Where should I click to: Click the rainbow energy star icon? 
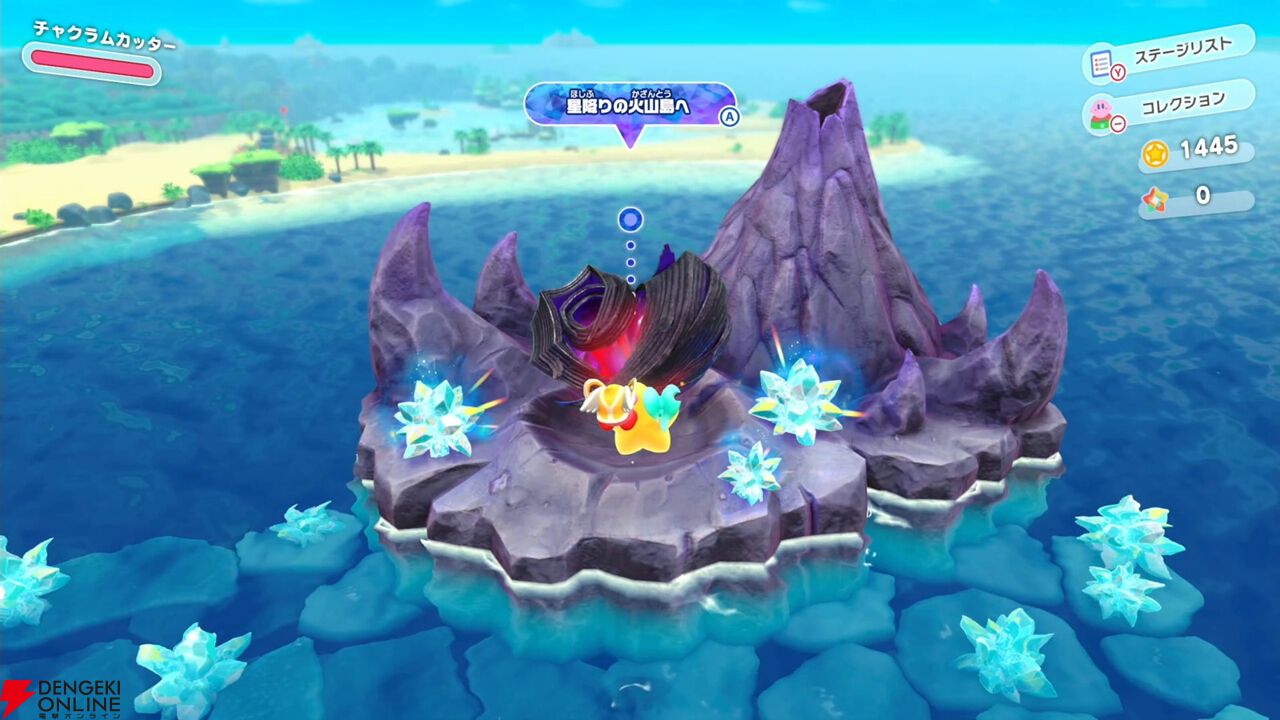pos(1156,198)
